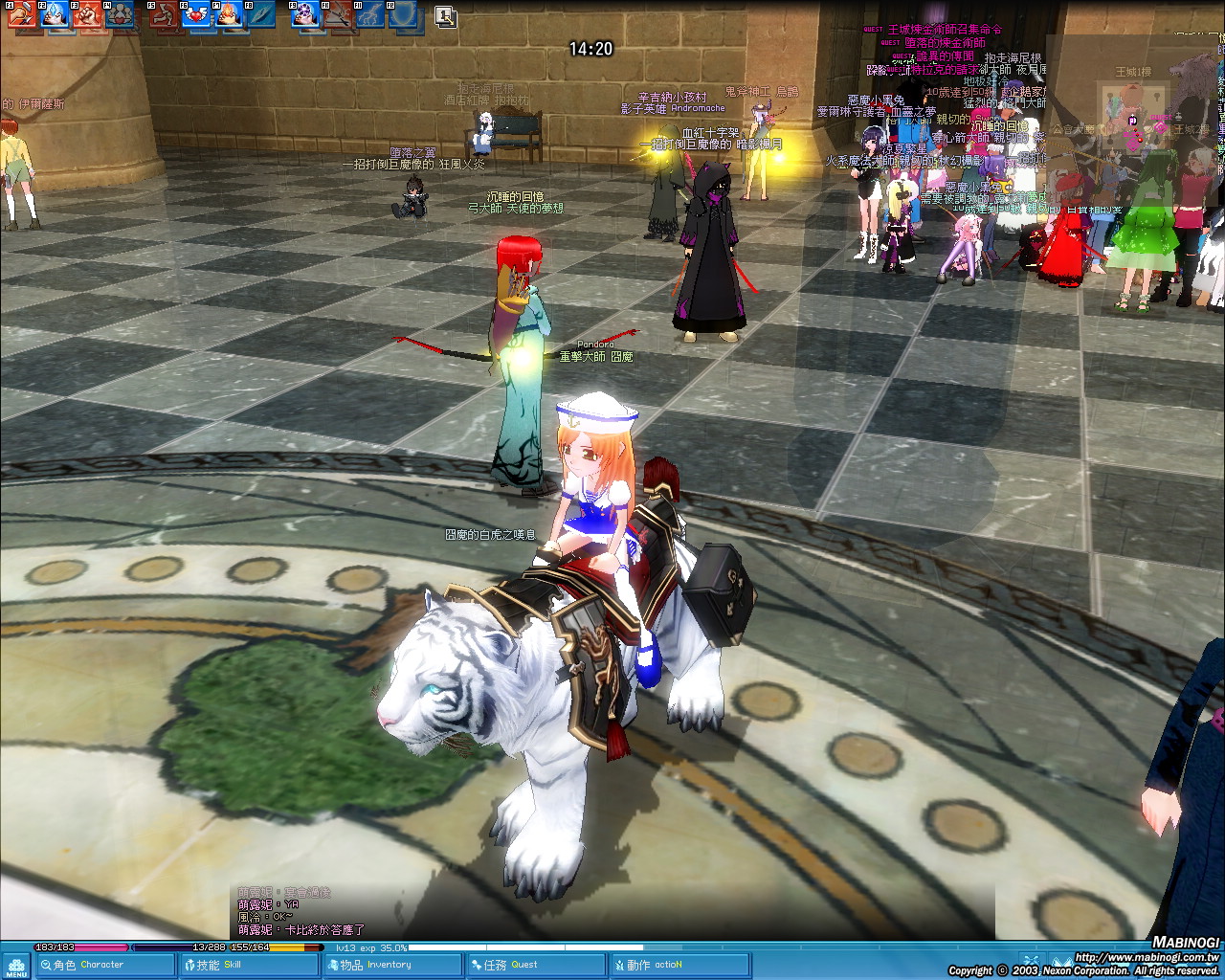This screenshot has width=1225, height=980.
Task: Activate the F2 blue flame hand skill
Action: point(54,13)
